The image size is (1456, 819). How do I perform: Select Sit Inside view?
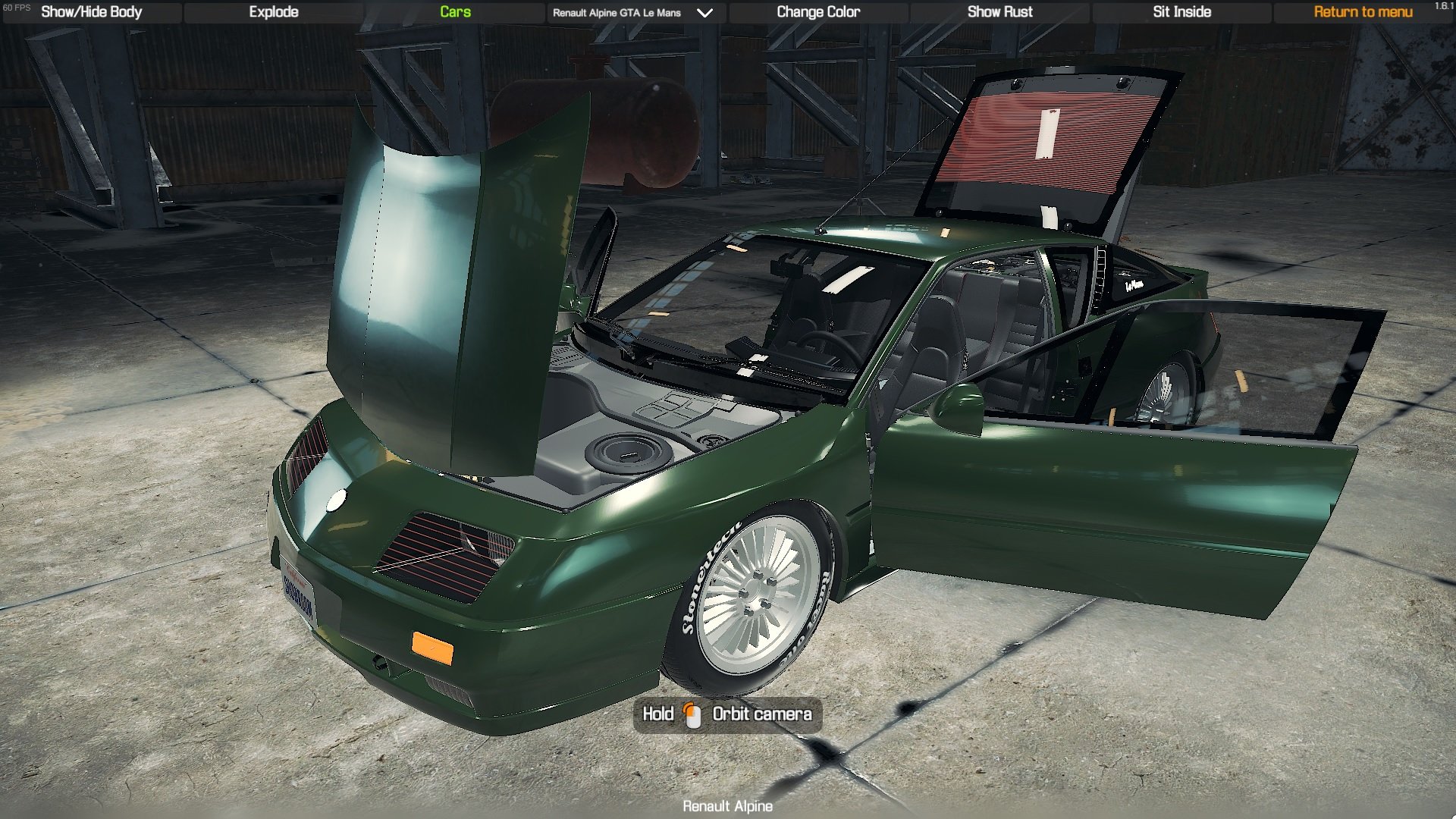coord(1181,12)
